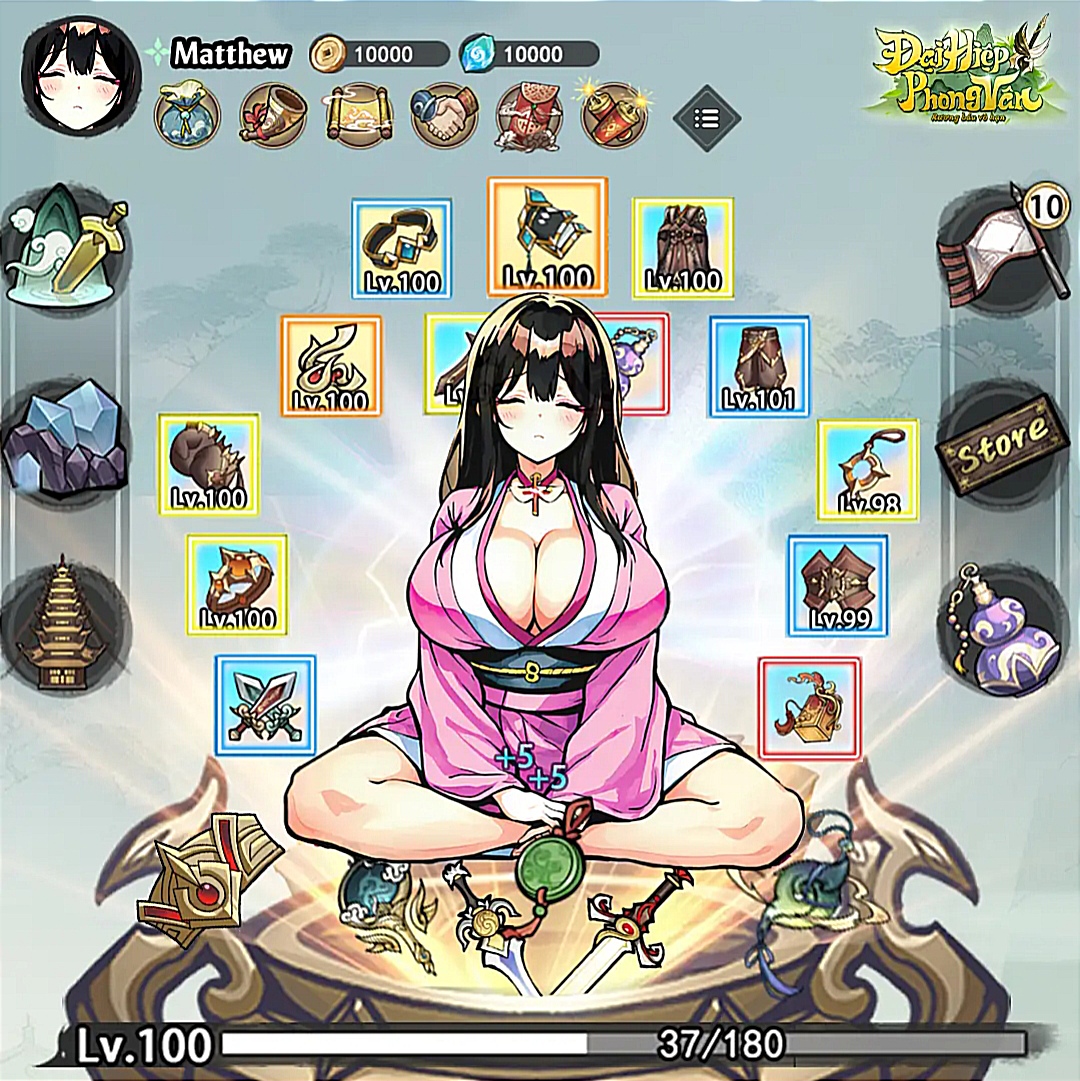Image resolution: width=1080 pixels, height=1081 pixels.
Task: Open the purple gourd side icon
Action: pos(1003,630)
